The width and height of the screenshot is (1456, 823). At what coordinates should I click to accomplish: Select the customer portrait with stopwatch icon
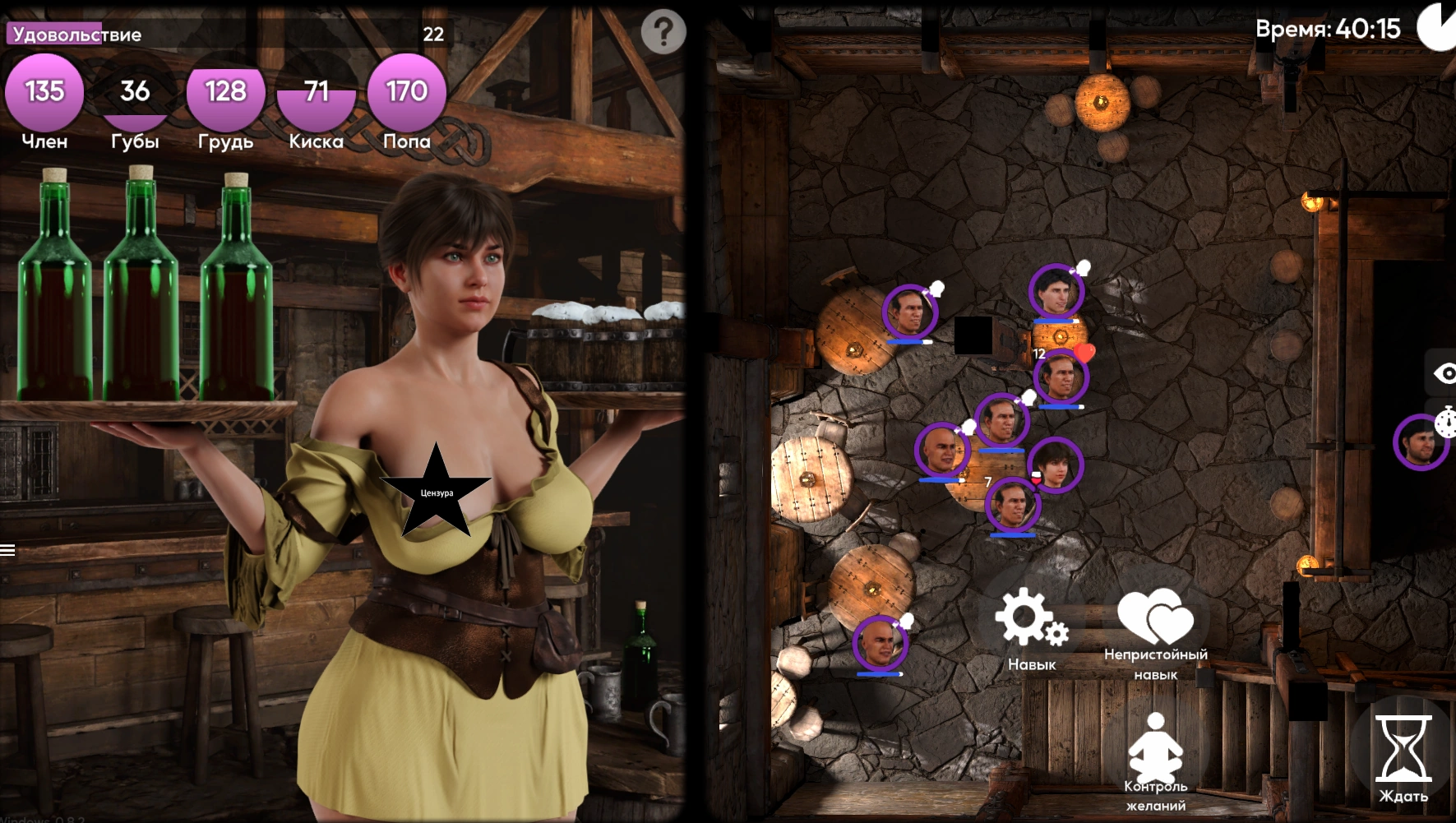coord(1421,442)
